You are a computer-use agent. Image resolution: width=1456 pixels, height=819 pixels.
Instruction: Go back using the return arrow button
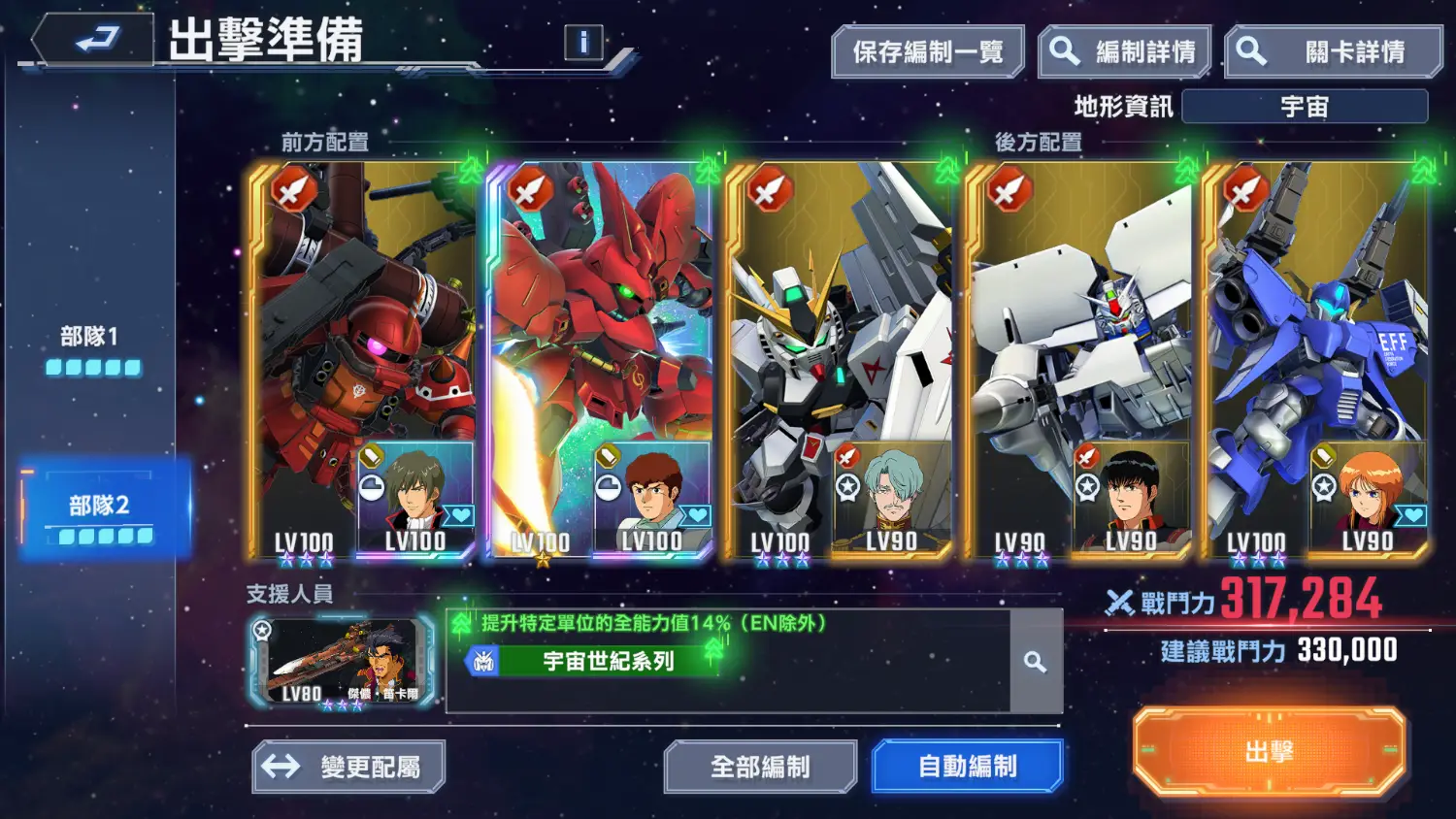pos(94,40)
